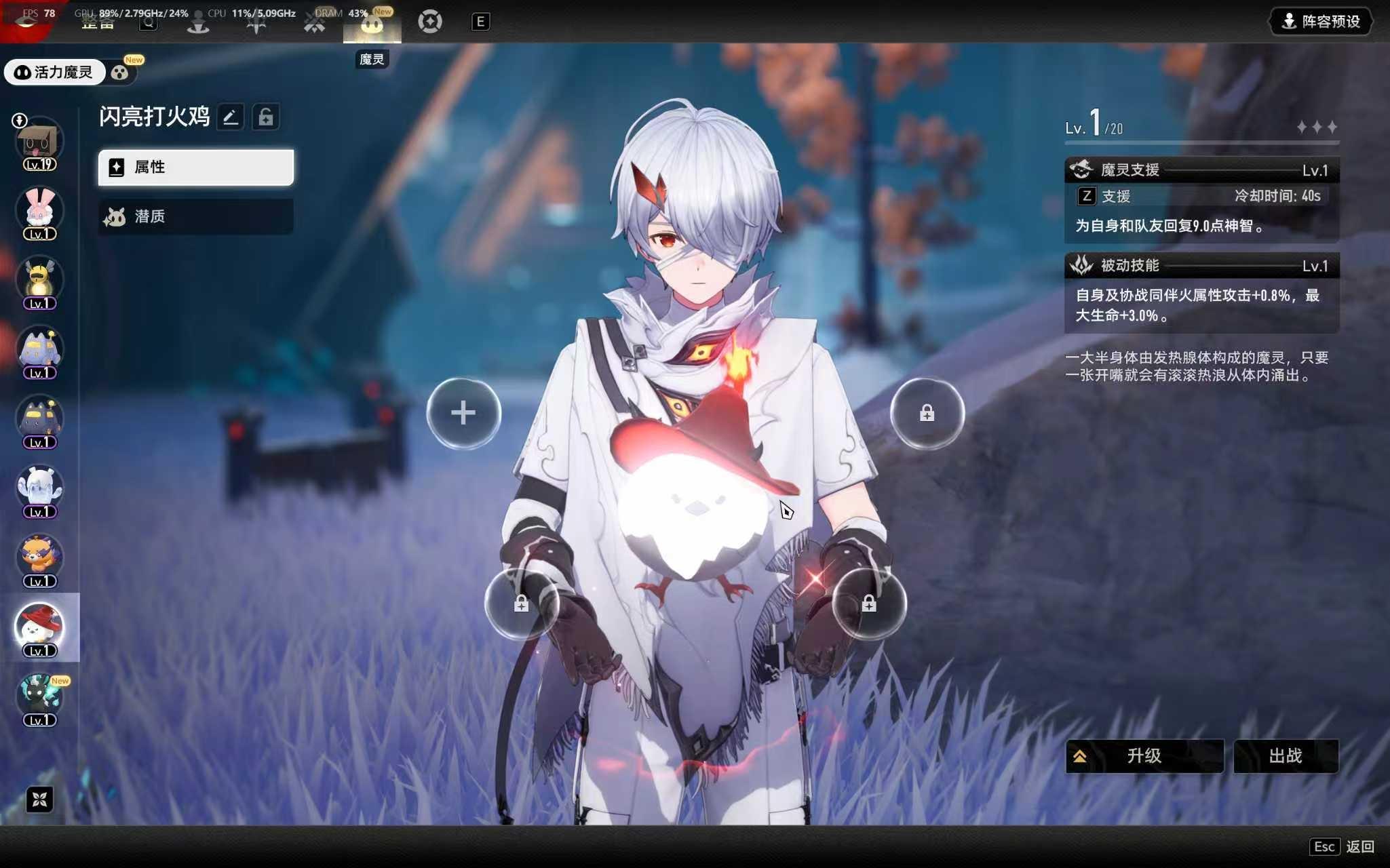Click the 升级 level up button
The width and height of the screenshot is (1390, 868).
[x=1144, y=755]
